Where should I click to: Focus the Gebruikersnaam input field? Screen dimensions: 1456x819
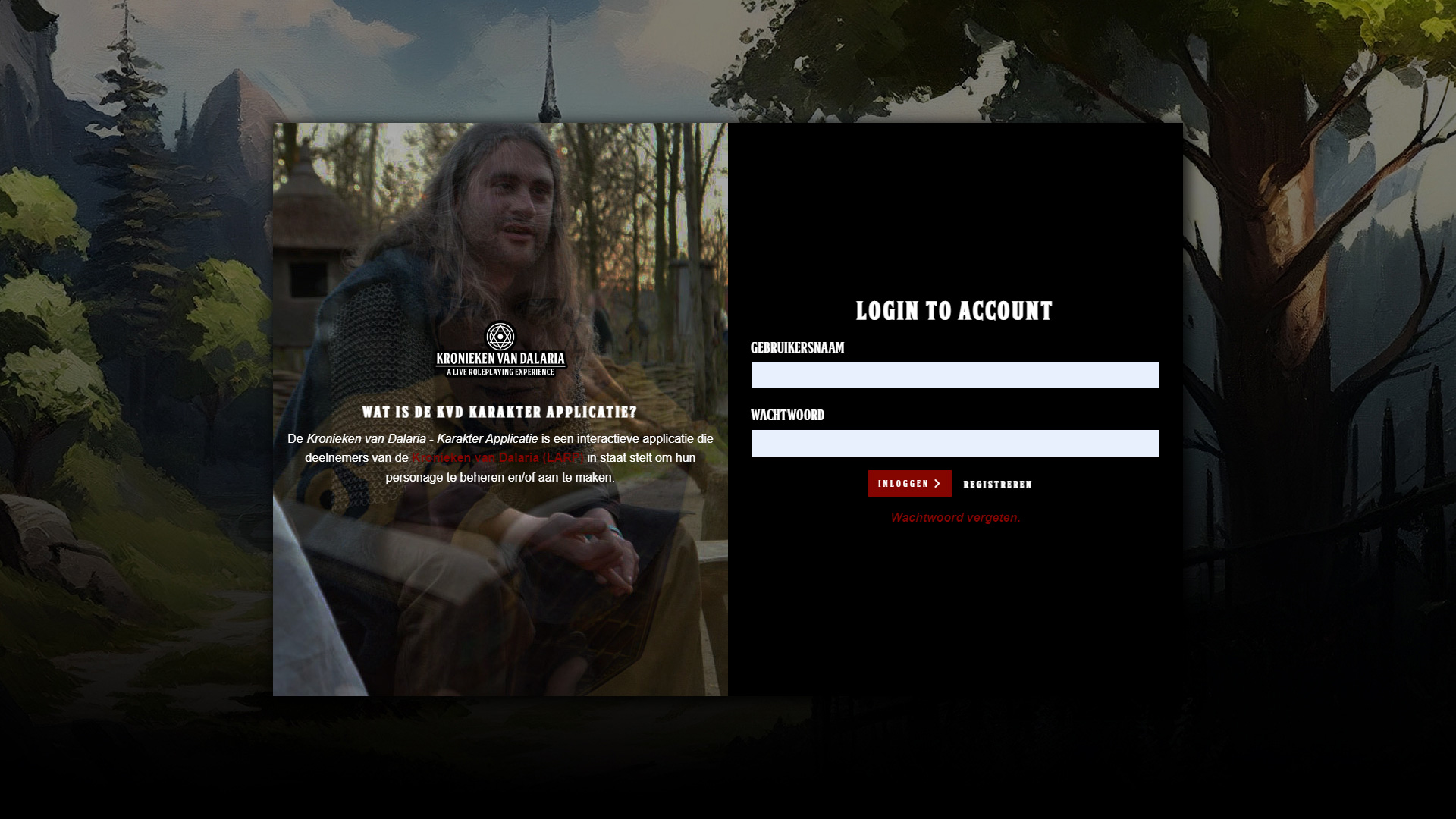[x=955, y=375]
